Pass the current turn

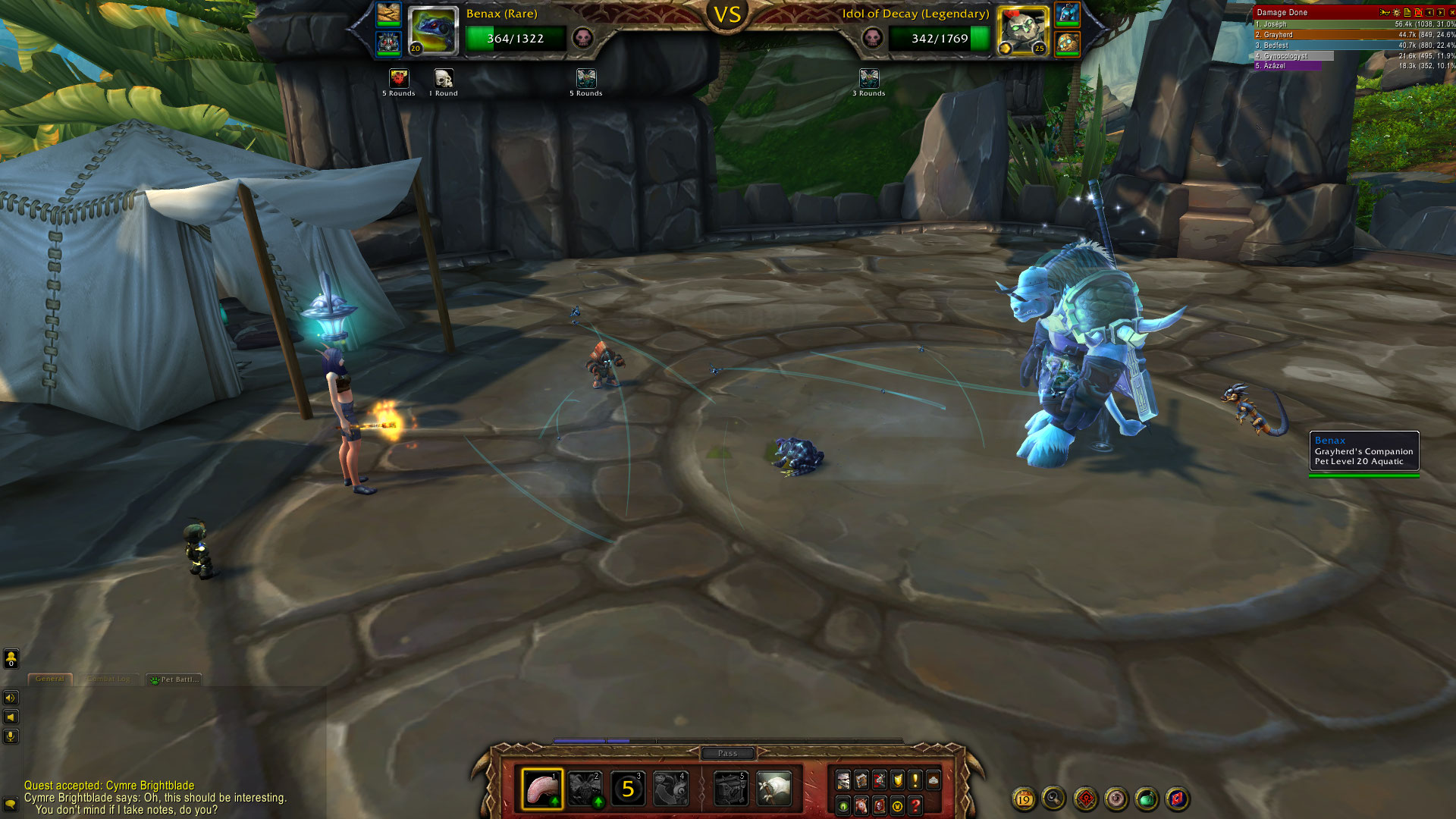(727, 753)
